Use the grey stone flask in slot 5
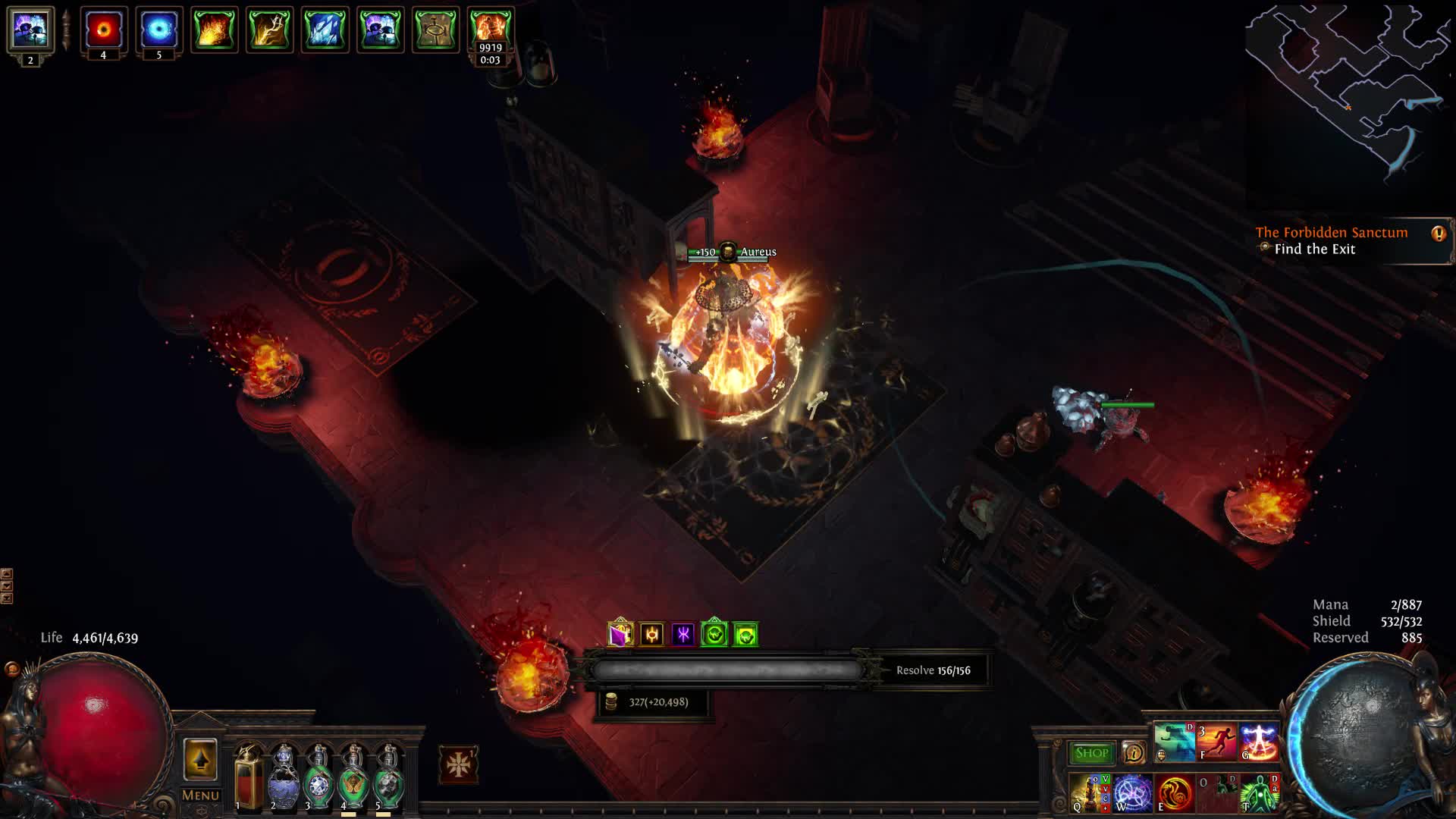The image size is (1456, 819). click(388, 779)
